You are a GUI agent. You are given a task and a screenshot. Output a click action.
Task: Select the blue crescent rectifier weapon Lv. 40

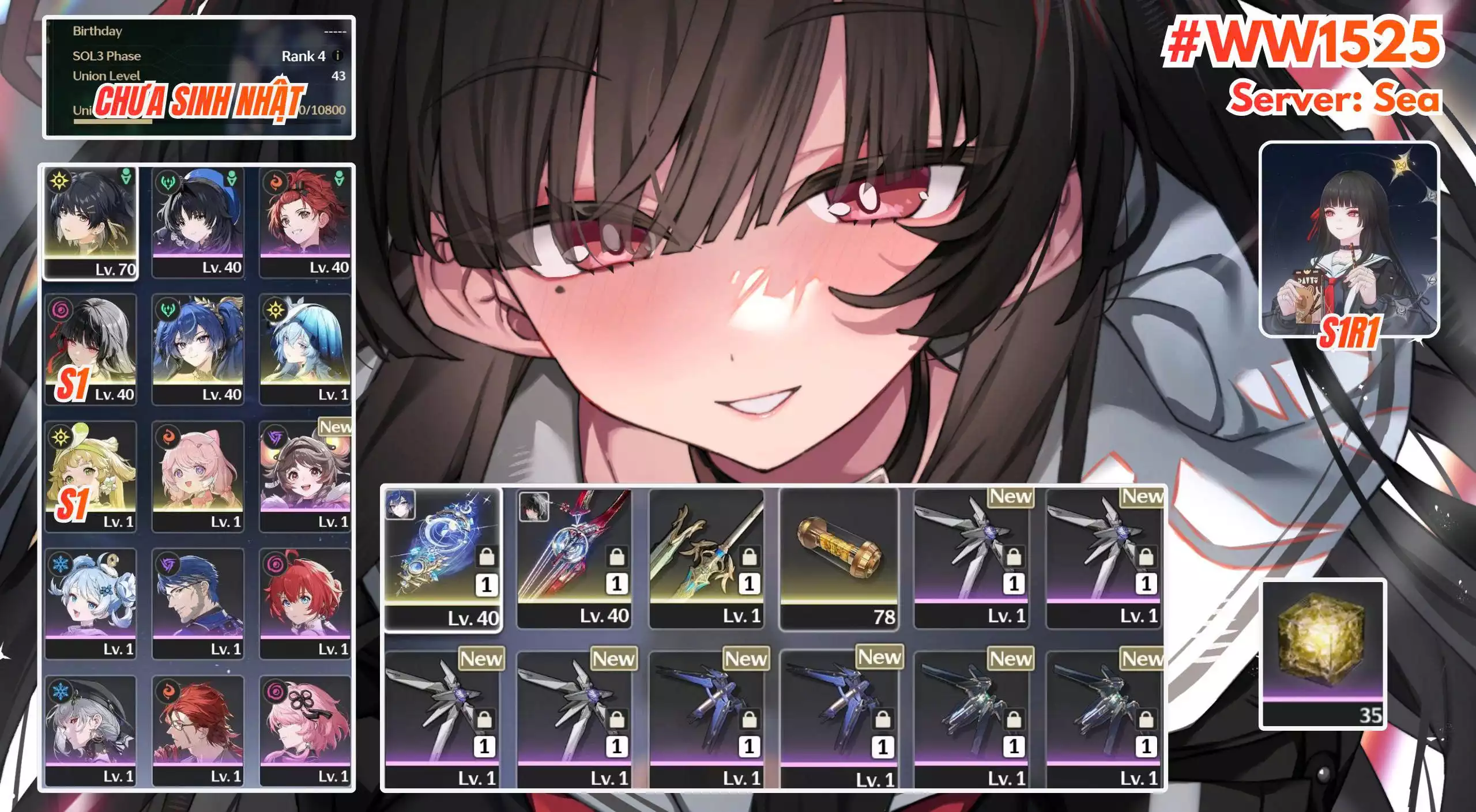[442, 559]
